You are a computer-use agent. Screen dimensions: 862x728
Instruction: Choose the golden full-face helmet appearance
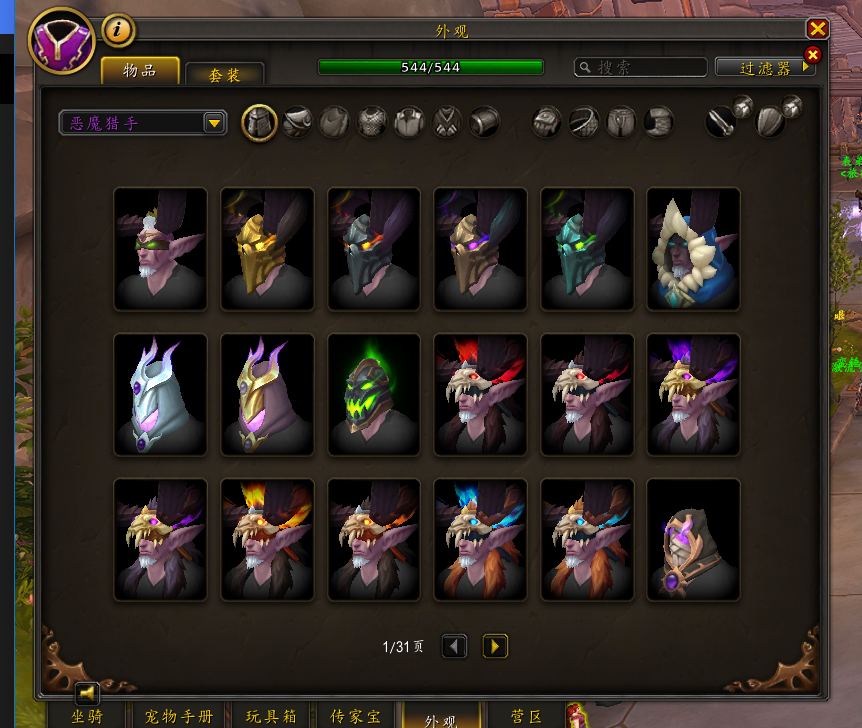(267, 248)
